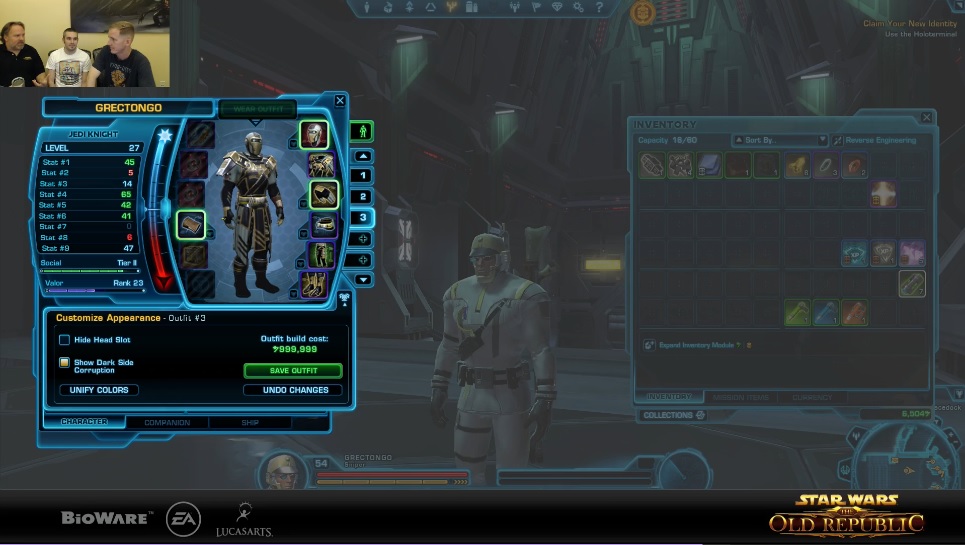The image size is (965, 545).
Task: Switch to the Mission Items tab
Action: [x=741, y=397]
